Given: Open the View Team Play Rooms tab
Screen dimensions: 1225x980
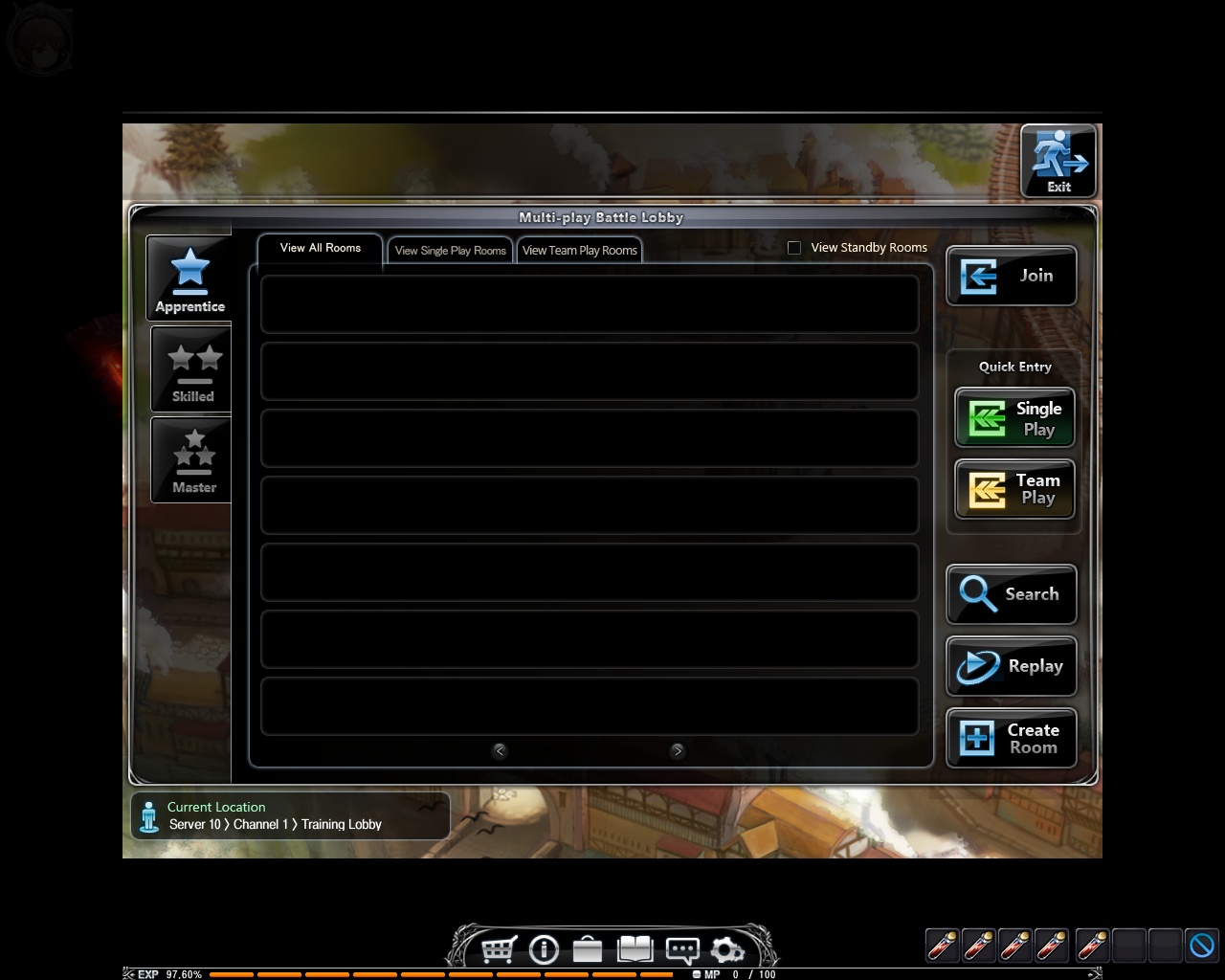Looking at the screenshot, I should click(580, 251).
